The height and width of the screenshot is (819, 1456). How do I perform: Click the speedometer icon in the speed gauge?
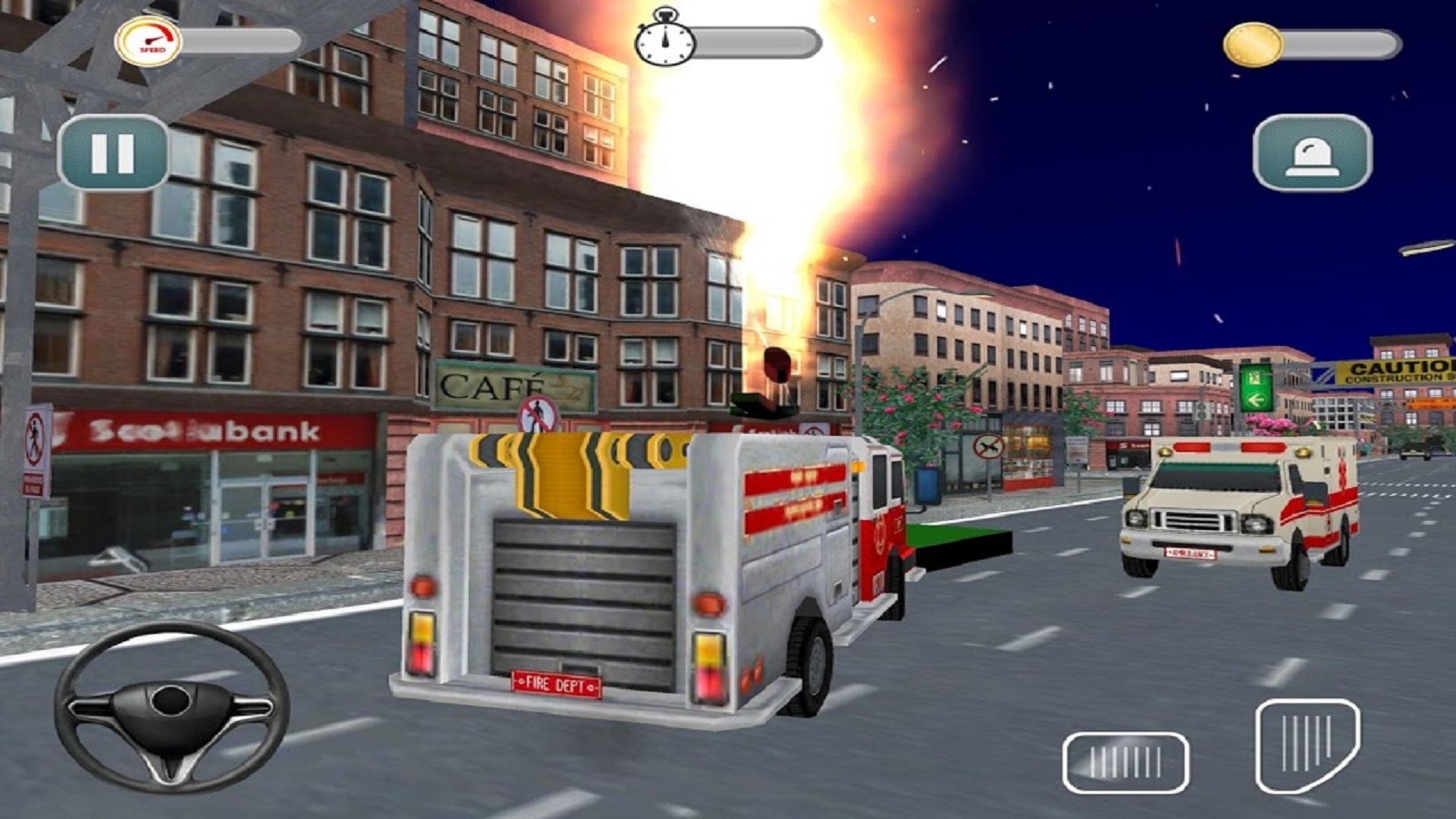point(149,36)
